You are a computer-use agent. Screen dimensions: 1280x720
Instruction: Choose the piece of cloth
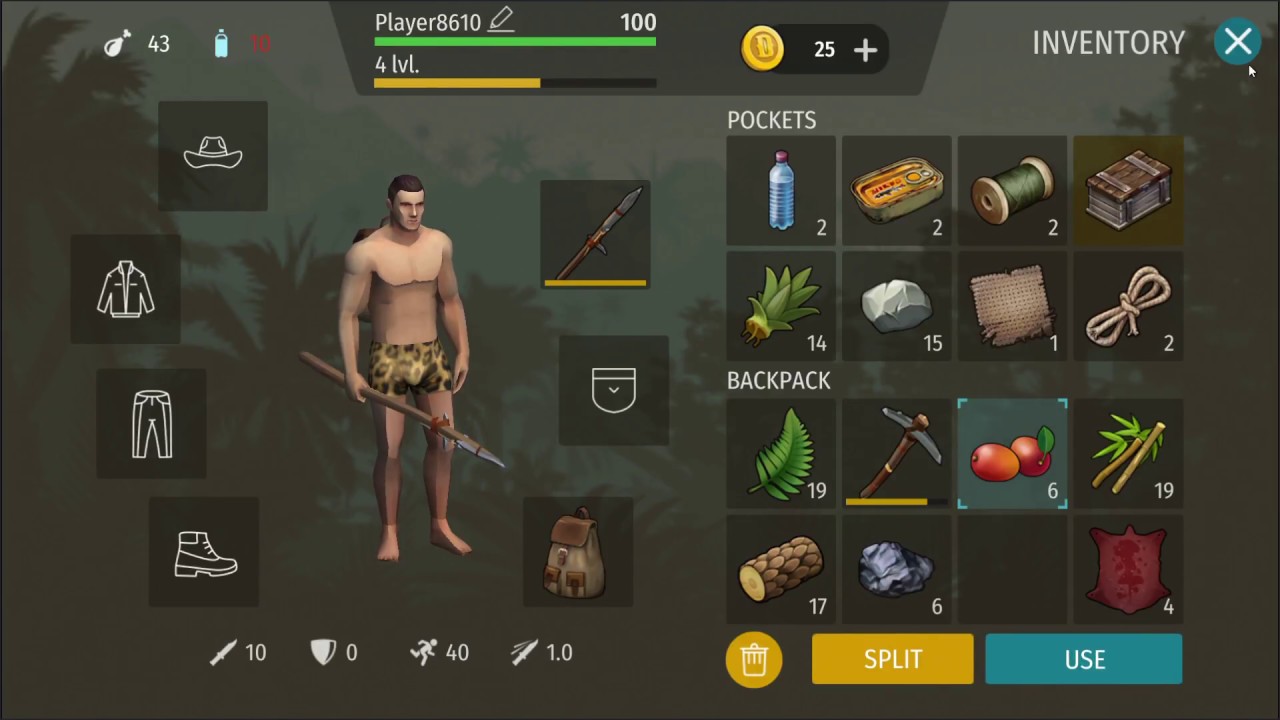(x=1012, y=306)
